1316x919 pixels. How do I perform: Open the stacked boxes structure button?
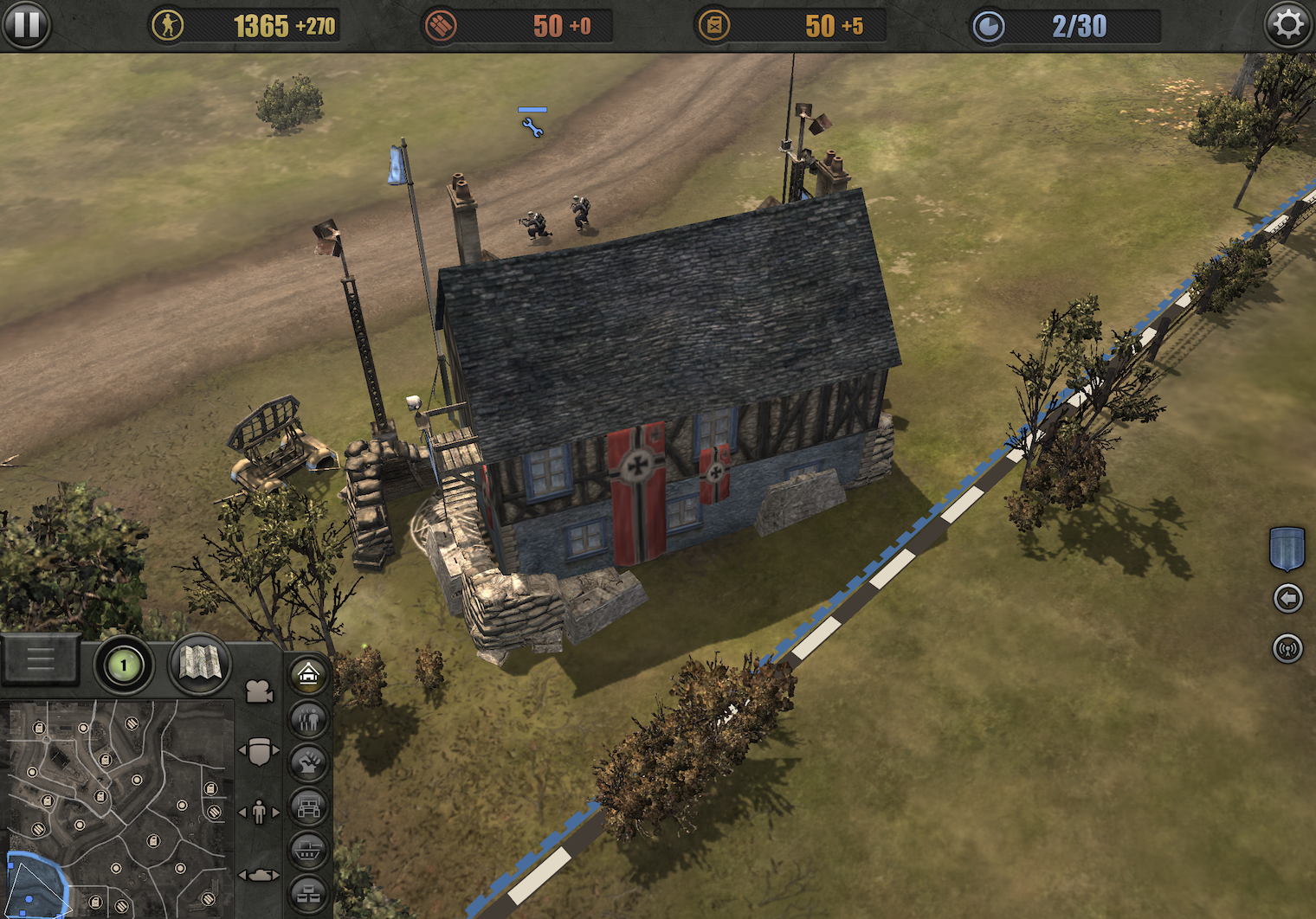click(x=309, y=894)
